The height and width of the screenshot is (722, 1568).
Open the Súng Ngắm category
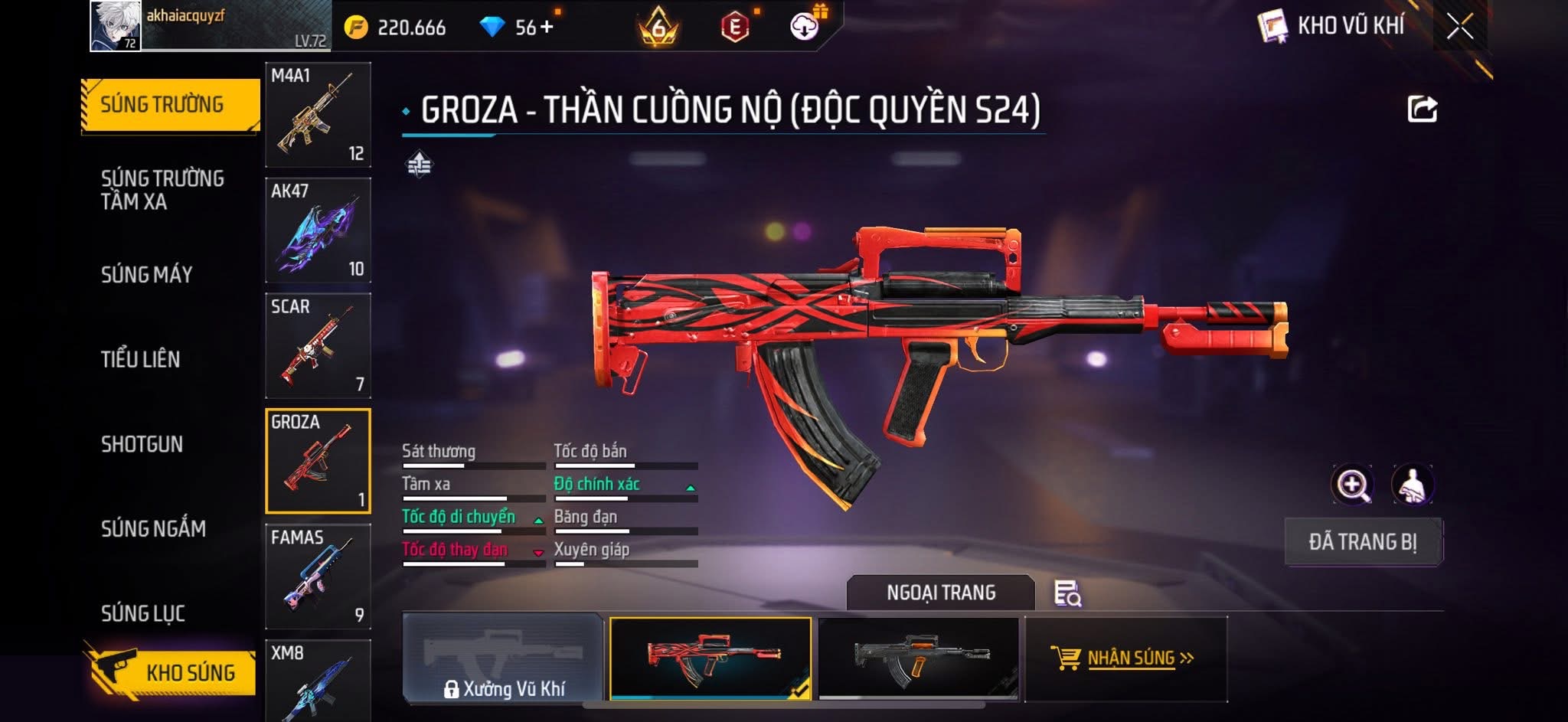[153, 528]
